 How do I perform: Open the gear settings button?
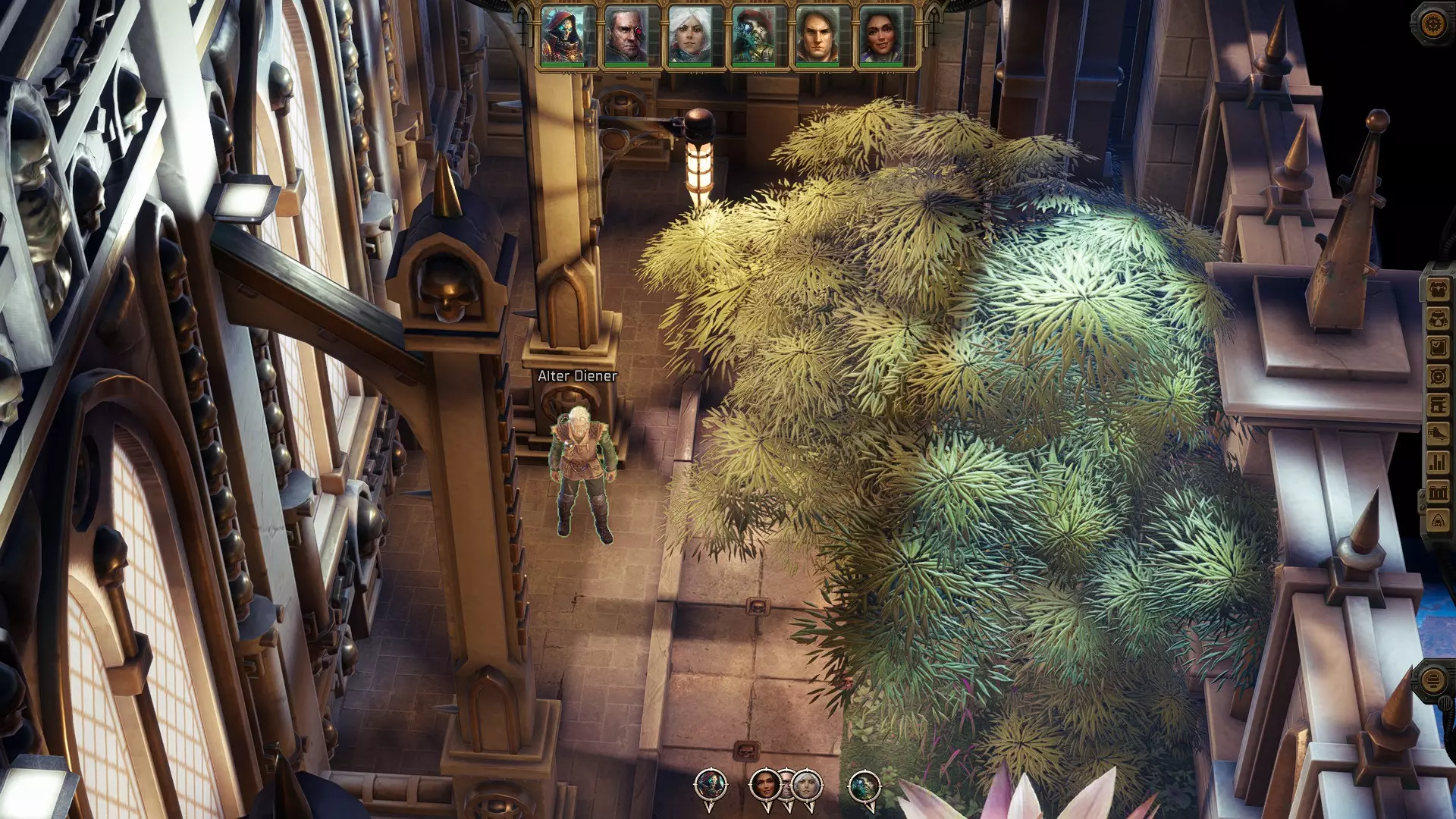pos(1432,24)
